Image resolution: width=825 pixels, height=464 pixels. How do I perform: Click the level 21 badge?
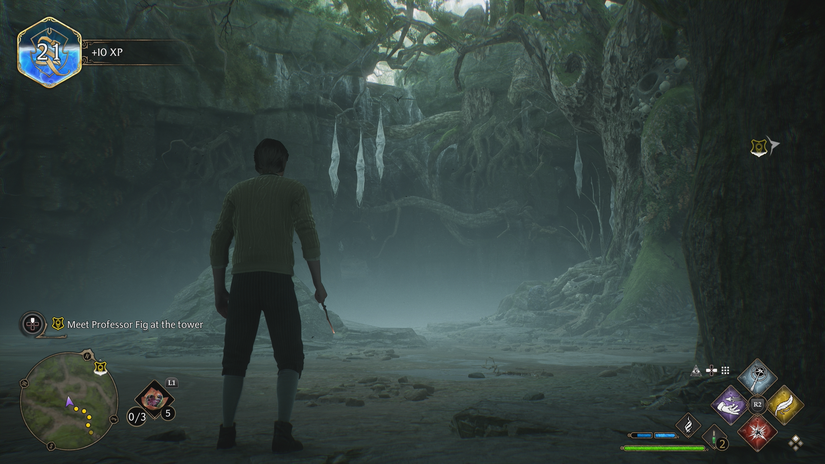click(x=49, y=53)
